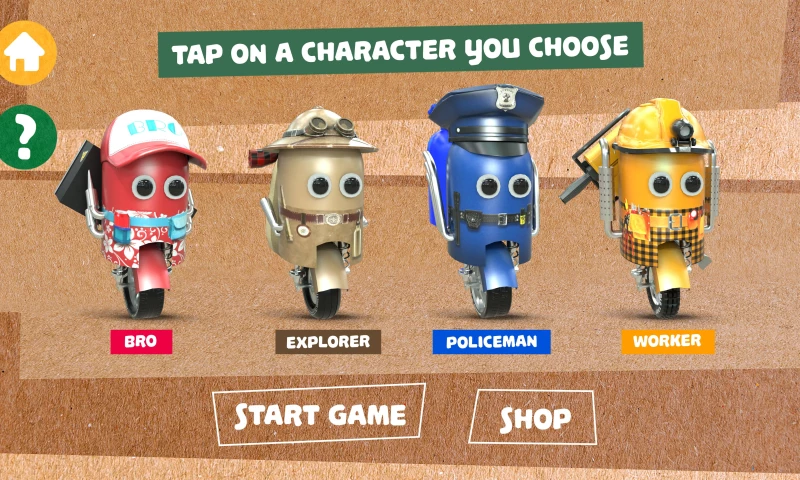Screen dimensions: 800x480
Task: Tap the Worker name label
Action: [x=668, y=341]
